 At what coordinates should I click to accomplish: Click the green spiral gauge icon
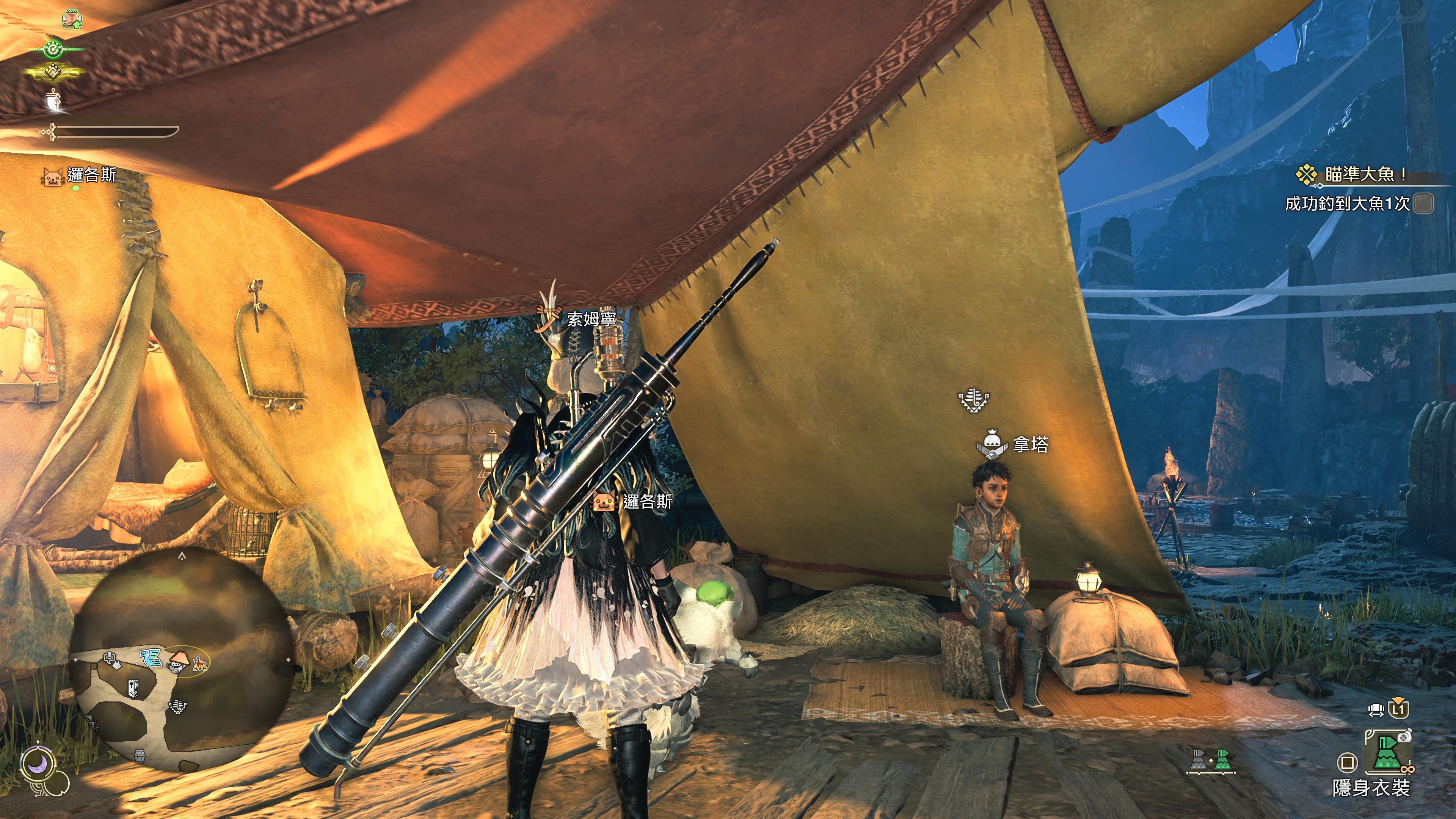54,50
